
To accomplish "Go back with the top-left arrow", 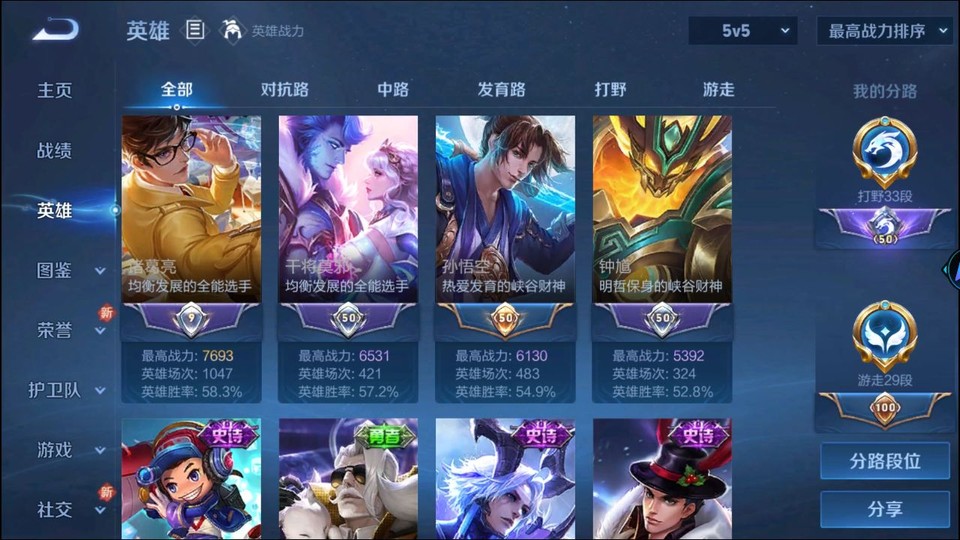I will tap(55, 30).
